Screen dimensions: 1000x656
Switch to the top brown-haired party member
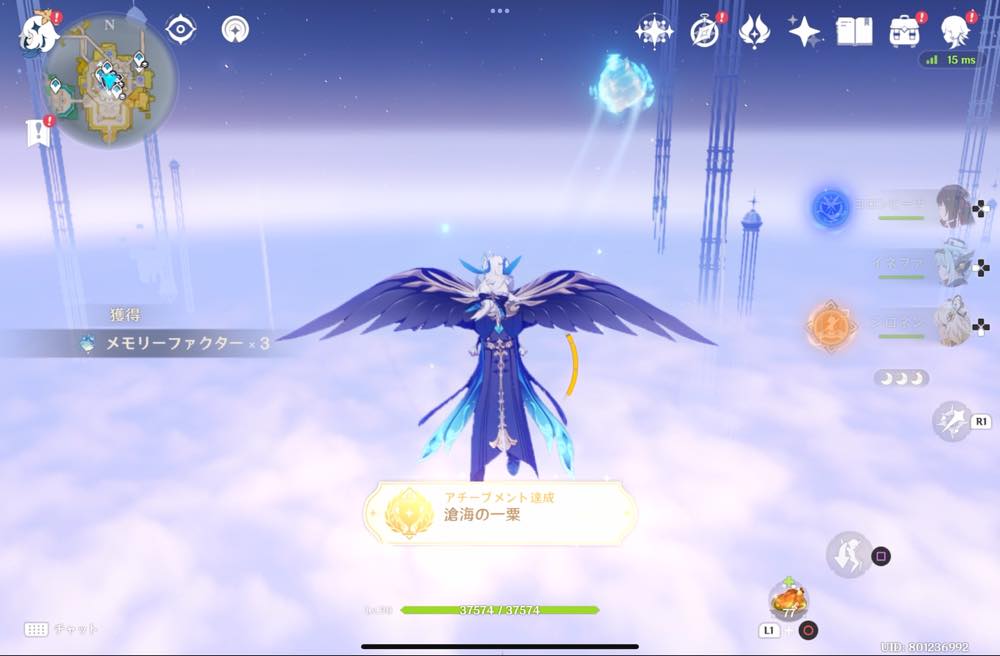point(951,207)
